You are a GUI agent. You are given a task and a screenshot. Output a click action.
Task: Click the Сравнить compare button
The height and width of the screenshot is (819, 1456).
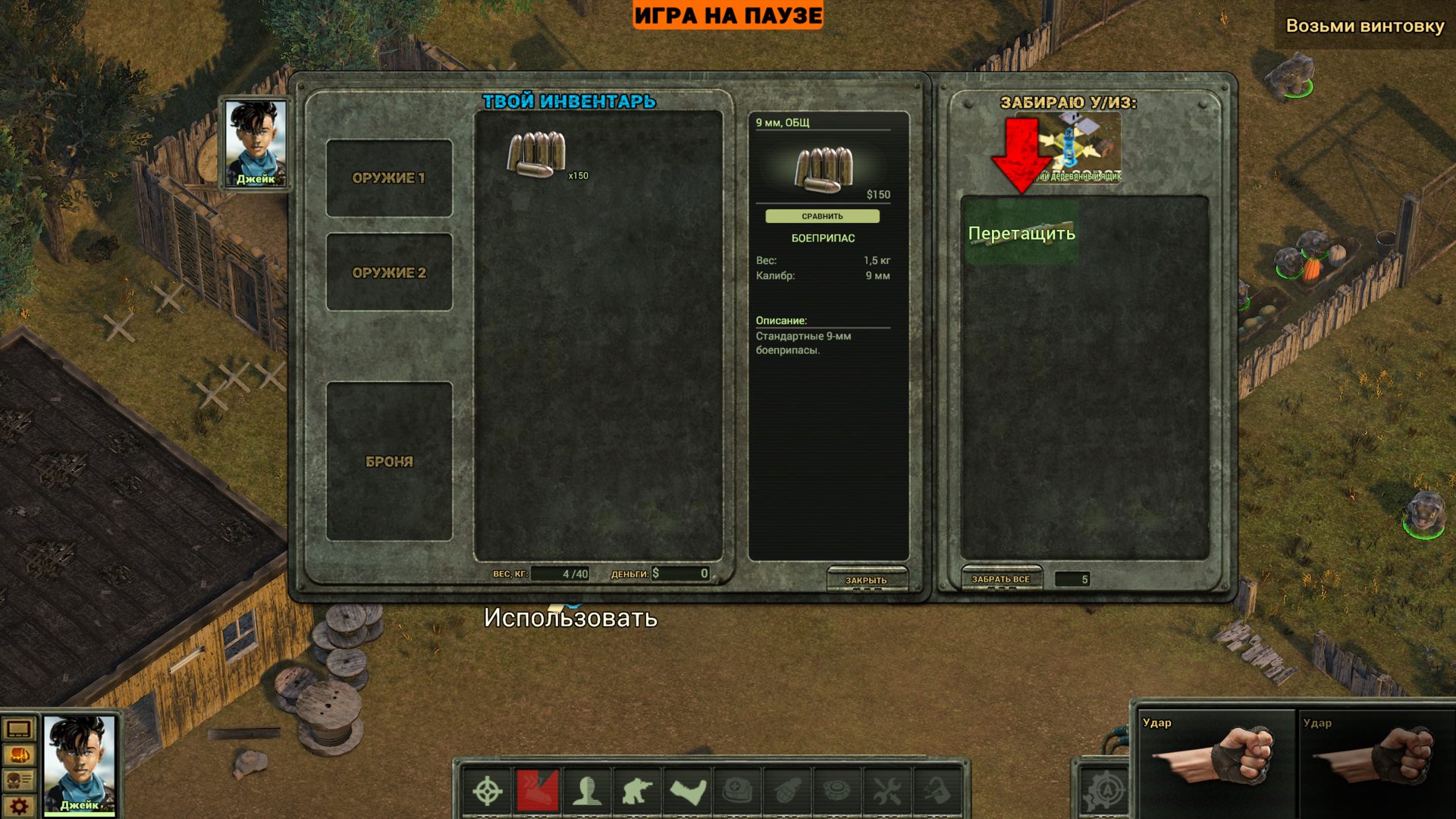[x=822, y=217]
